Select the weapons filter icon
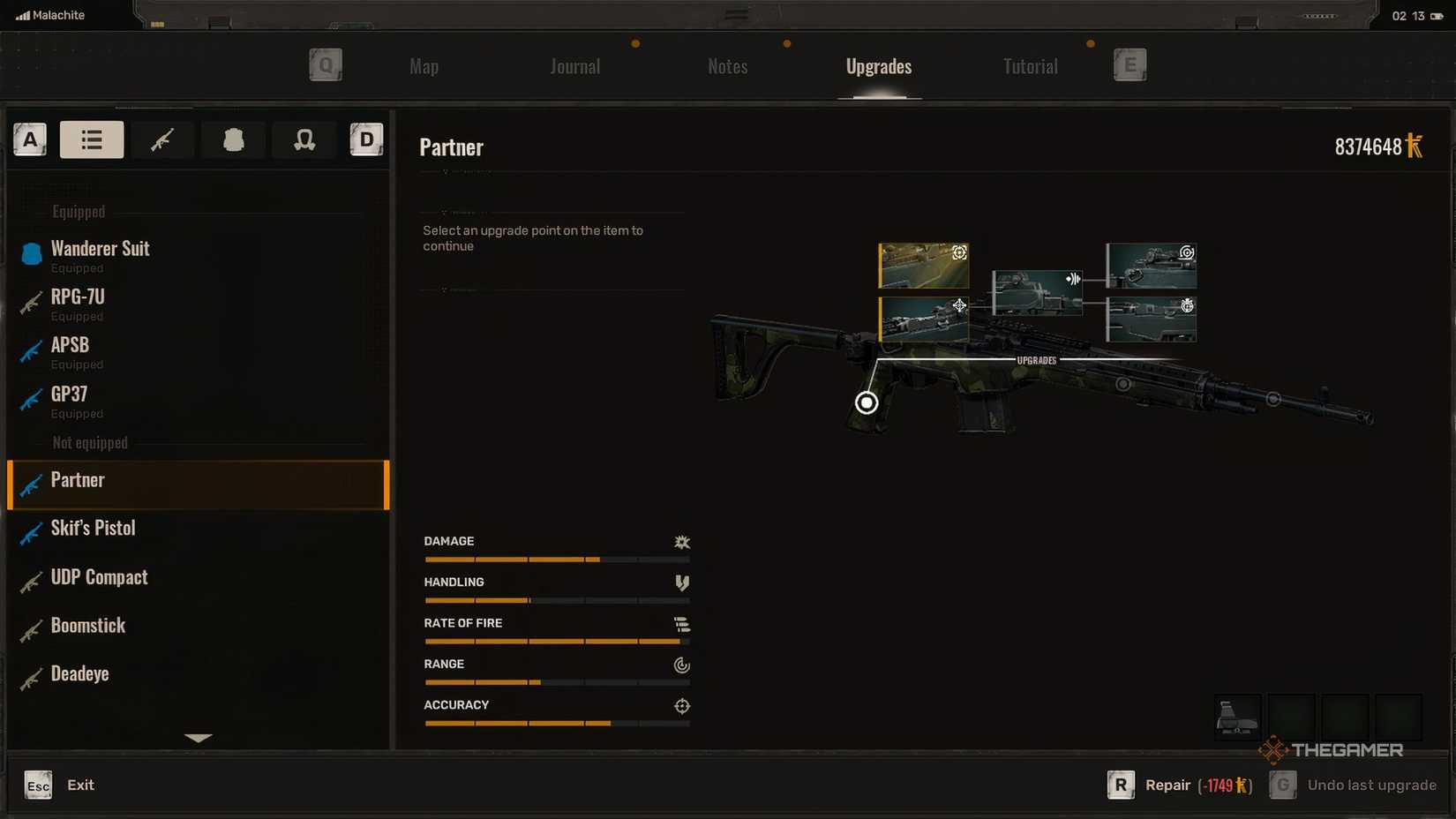The width and height of the screenshot is (1456, 819). point(162,139)
